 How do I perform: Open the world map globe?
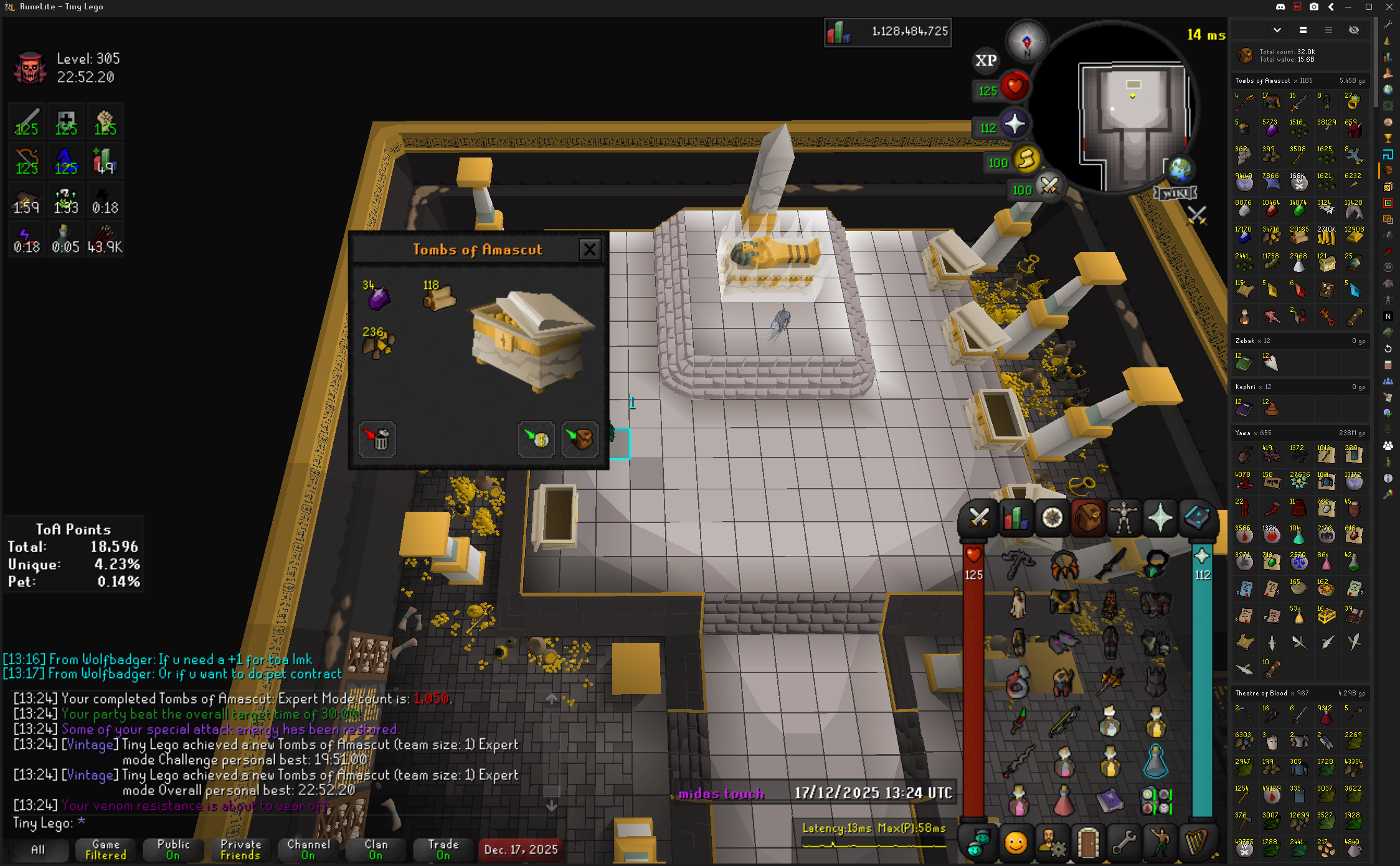1179,168
